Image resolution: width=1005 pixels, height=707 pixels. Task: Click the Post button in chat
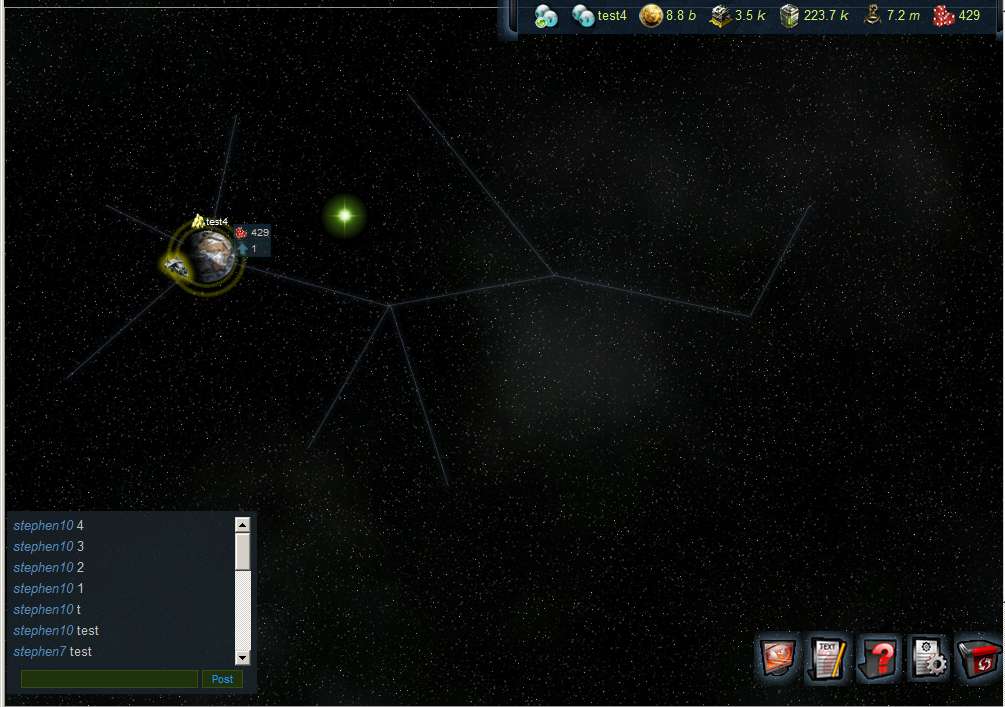(222, 679)
